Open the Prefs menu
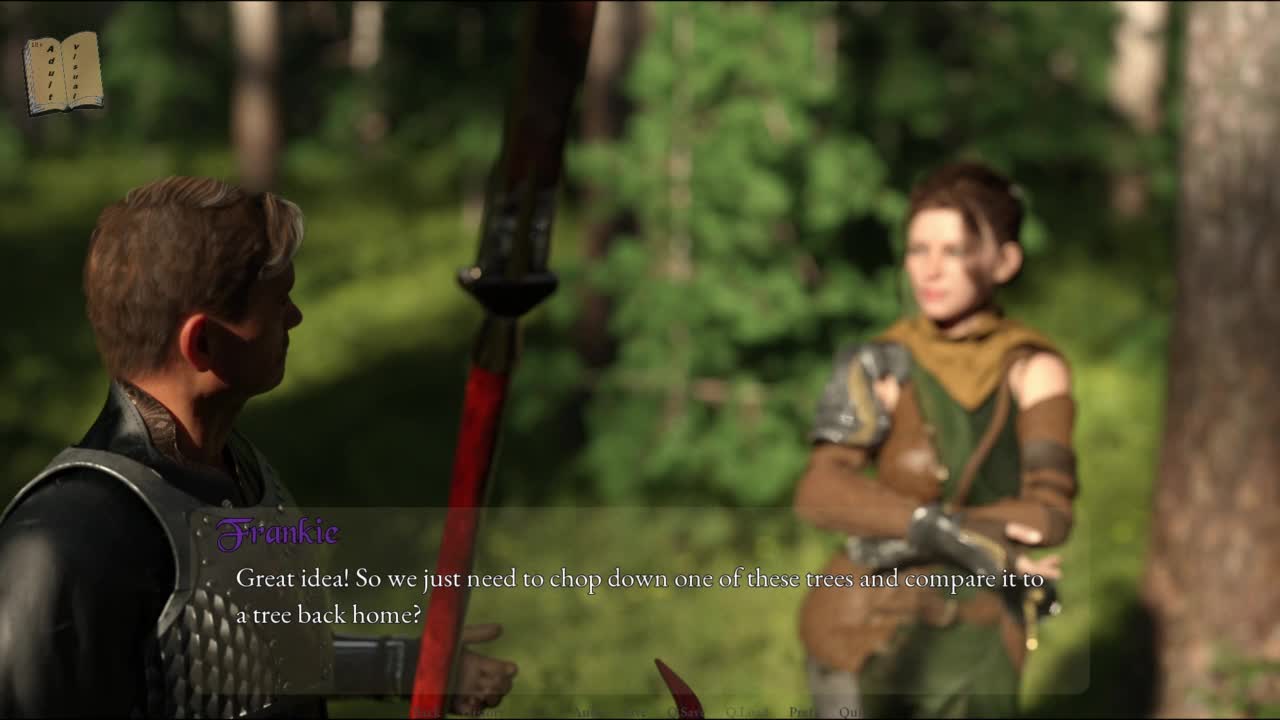Screen dimensions: 1280x720 point(803,712)
